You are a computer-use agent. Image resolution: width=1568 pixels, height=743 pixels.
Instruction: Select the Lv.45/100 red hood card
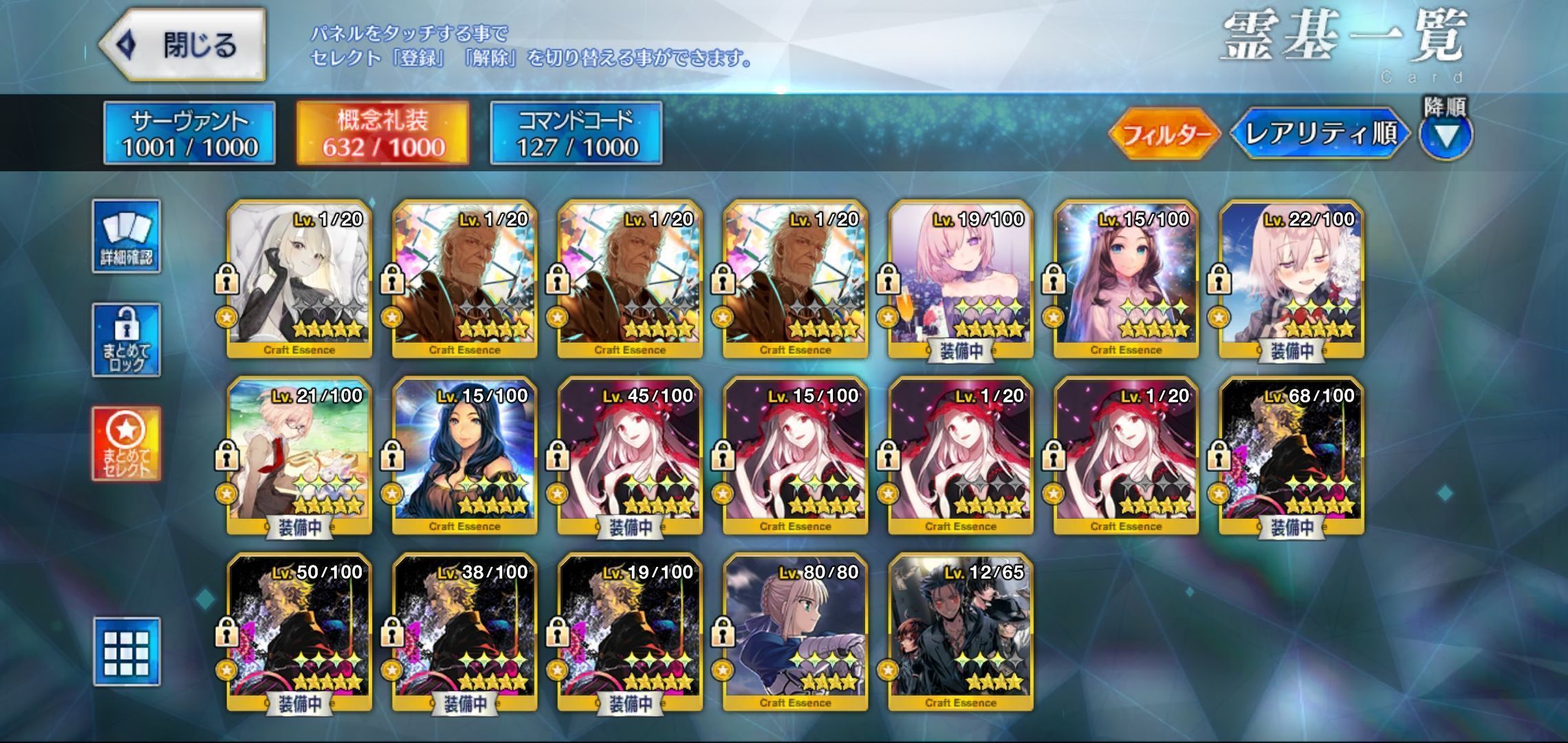tap(630, 455)
